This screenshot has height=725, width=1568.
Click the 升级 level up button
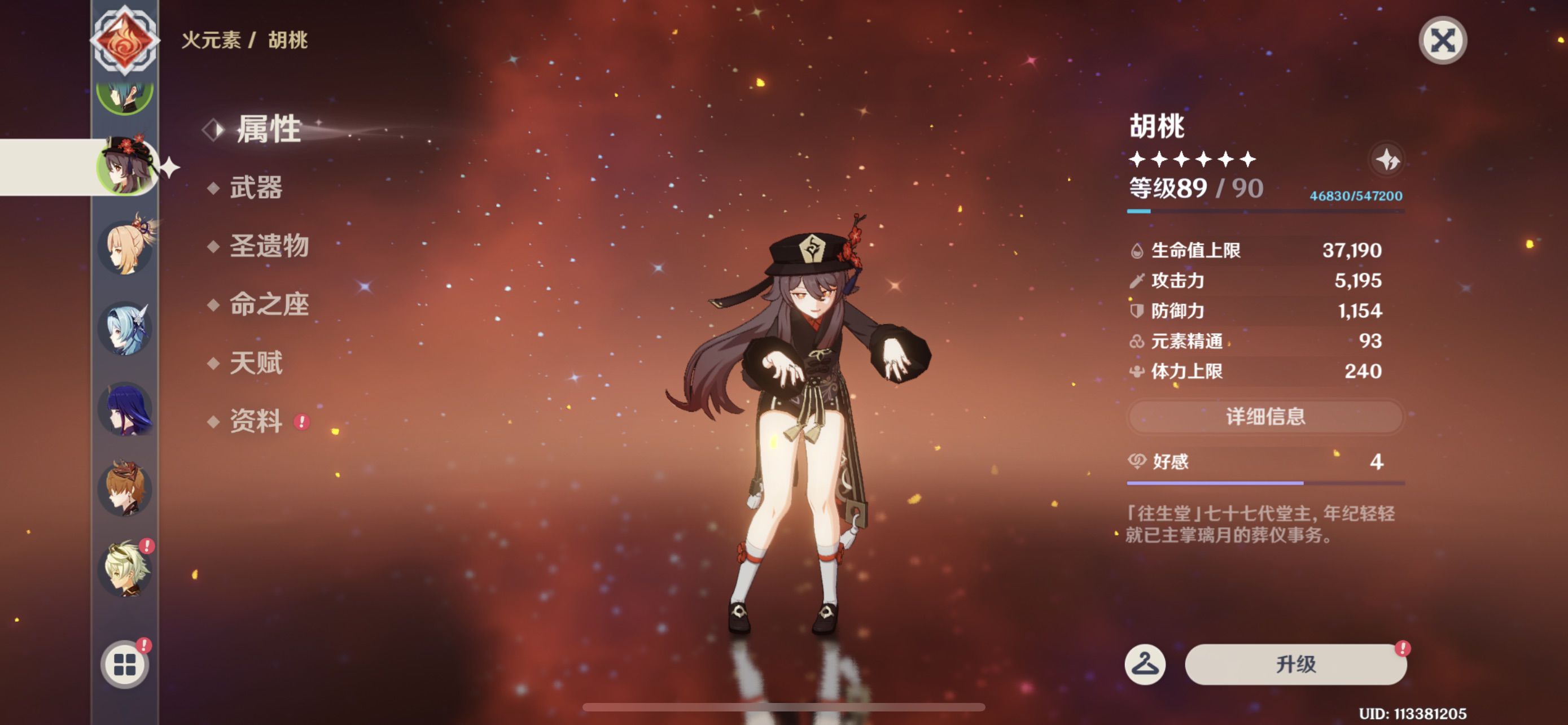click(x=1295, y=663)
